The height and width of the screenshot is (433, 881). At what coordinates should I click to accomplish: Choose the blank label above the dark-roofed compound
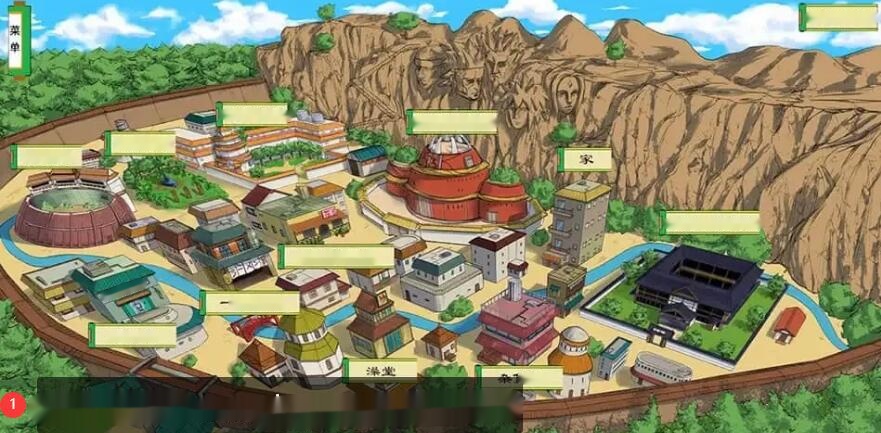[711, 222]
